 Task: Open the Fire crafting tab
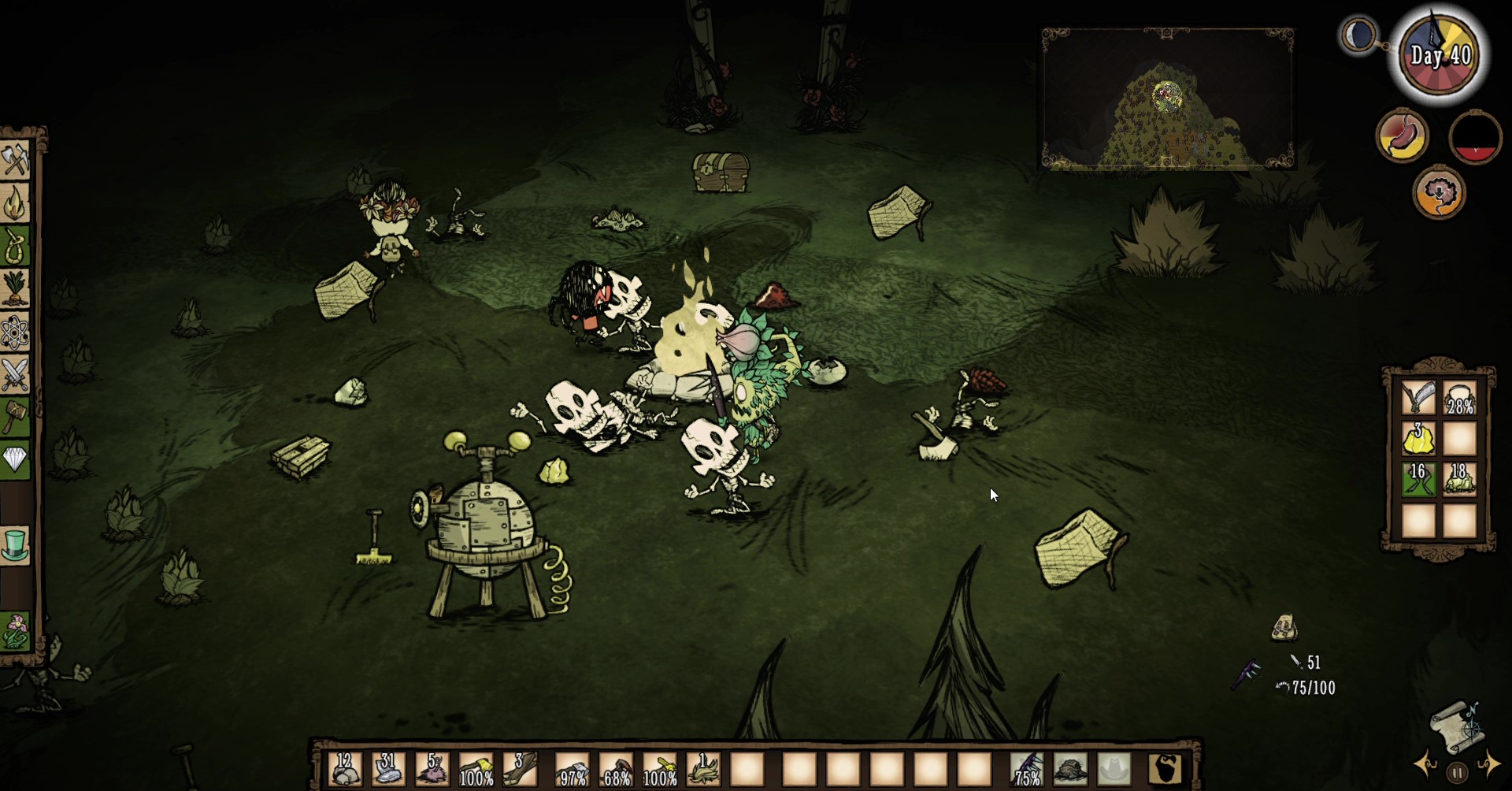click(x=16, y=202)
